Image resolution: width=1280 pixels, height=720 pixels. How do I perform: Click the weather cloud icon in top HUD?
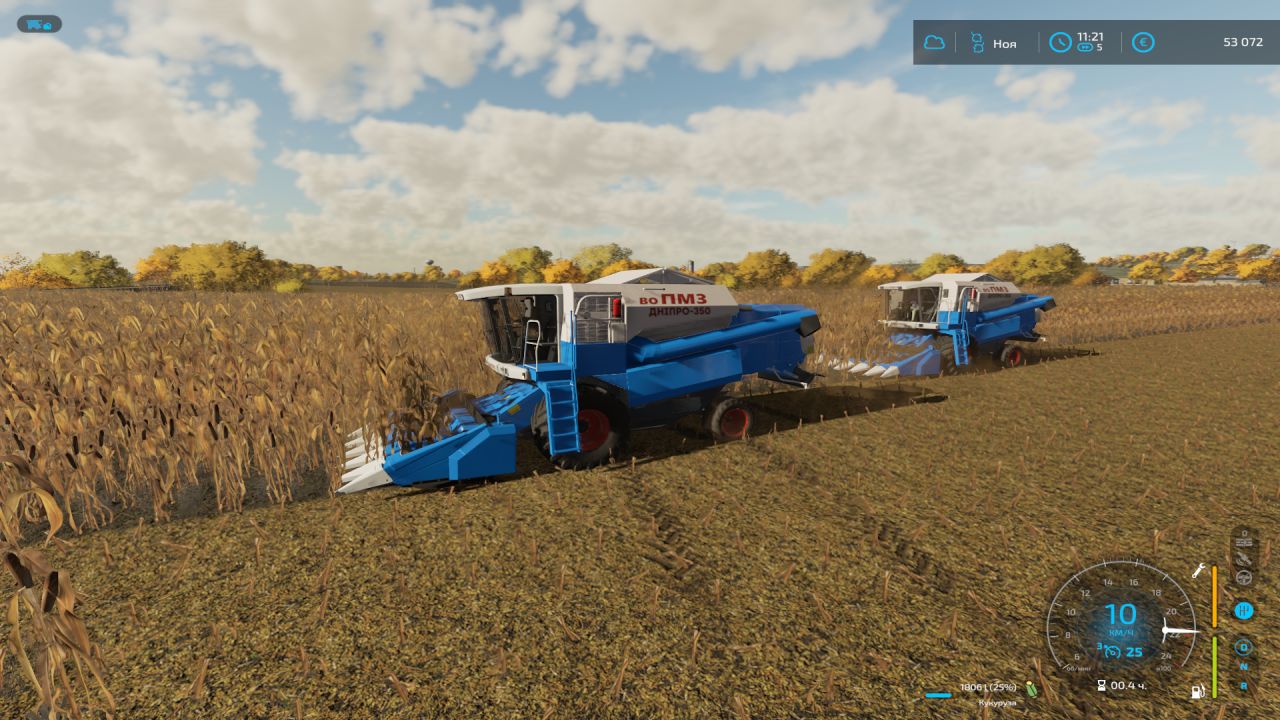coord(935,42)
